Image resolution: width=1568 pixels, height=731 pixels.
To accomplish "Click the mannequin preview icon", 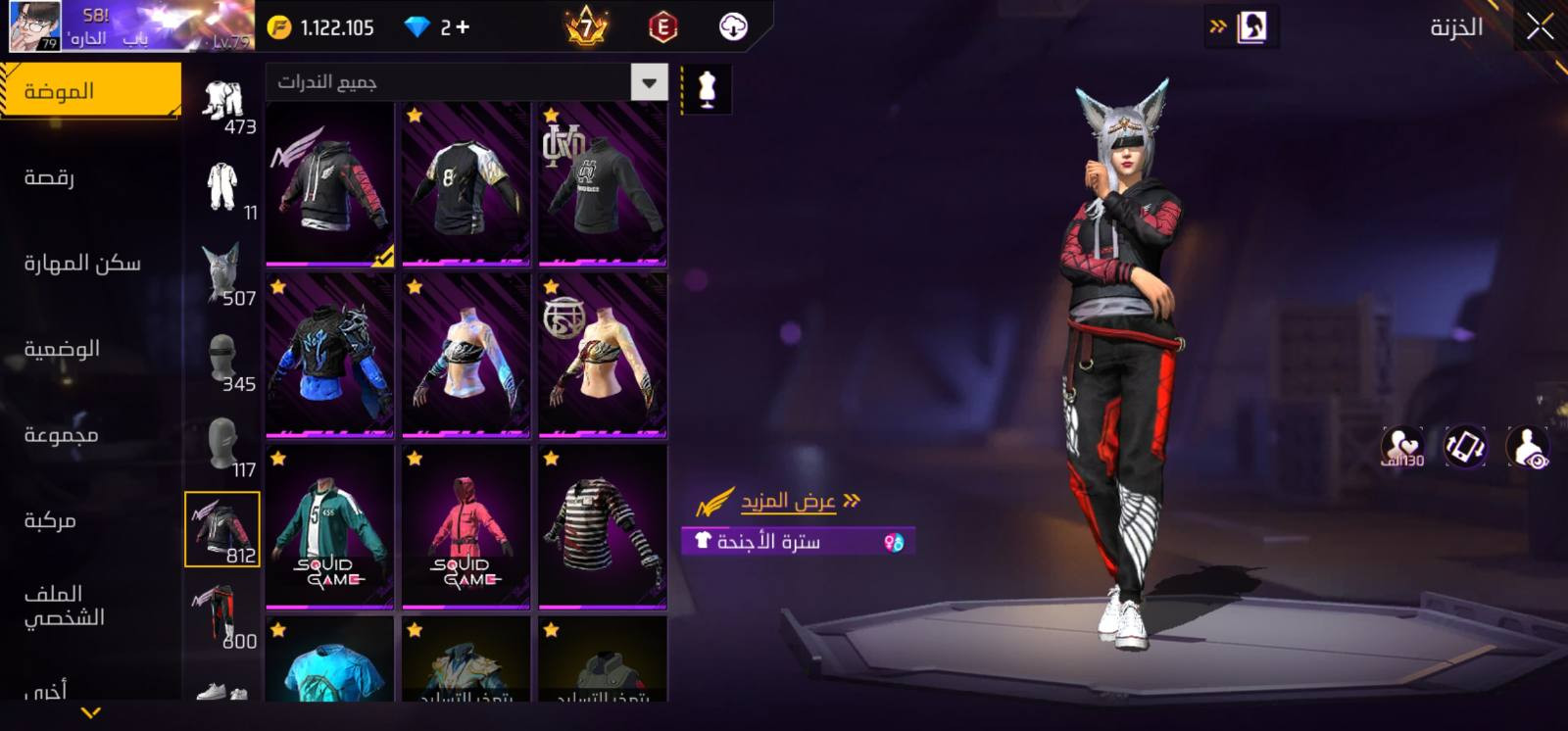I will click(707, 89).
